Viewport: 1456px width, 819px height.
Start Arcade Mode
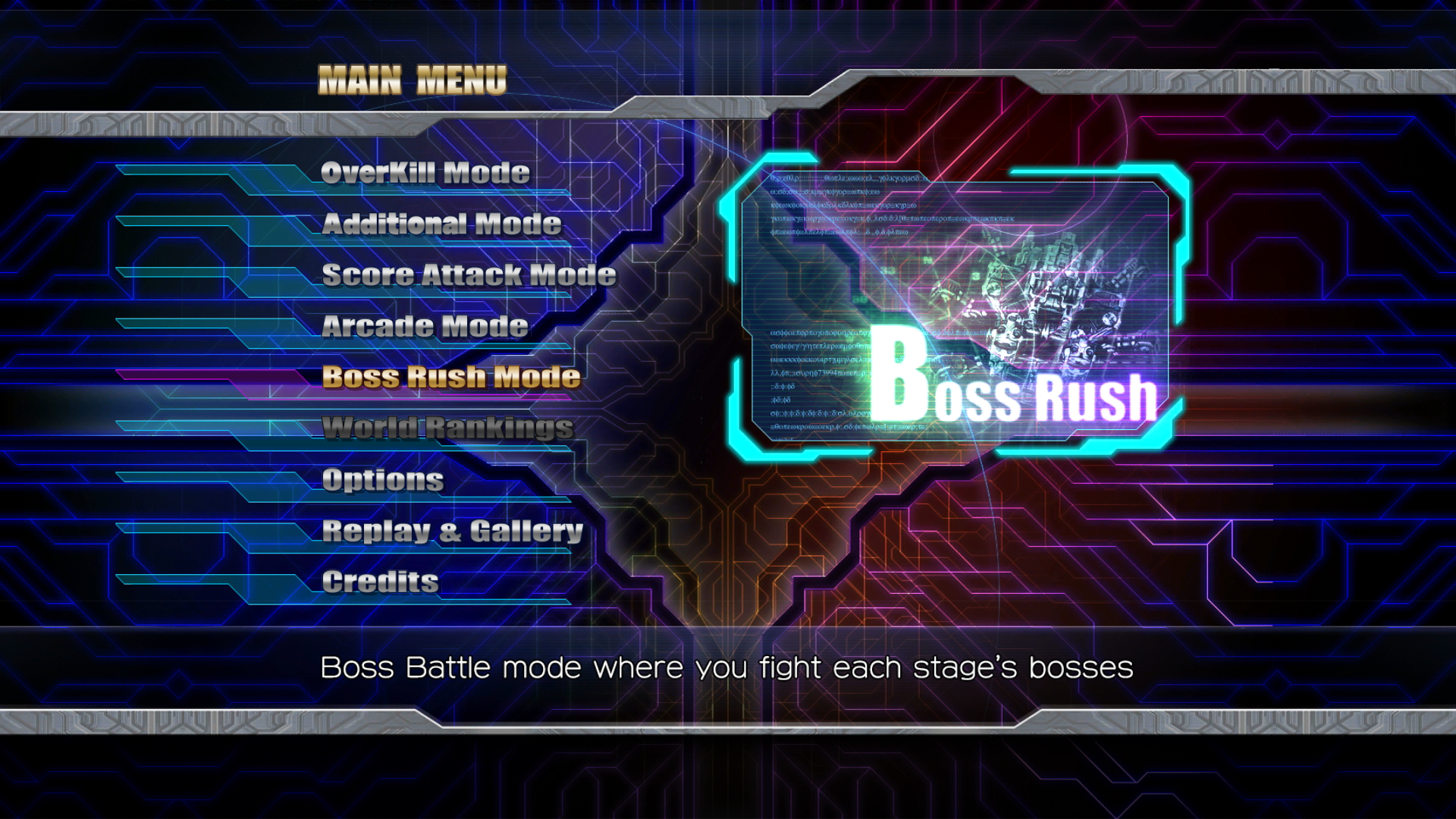coord(425,326)
